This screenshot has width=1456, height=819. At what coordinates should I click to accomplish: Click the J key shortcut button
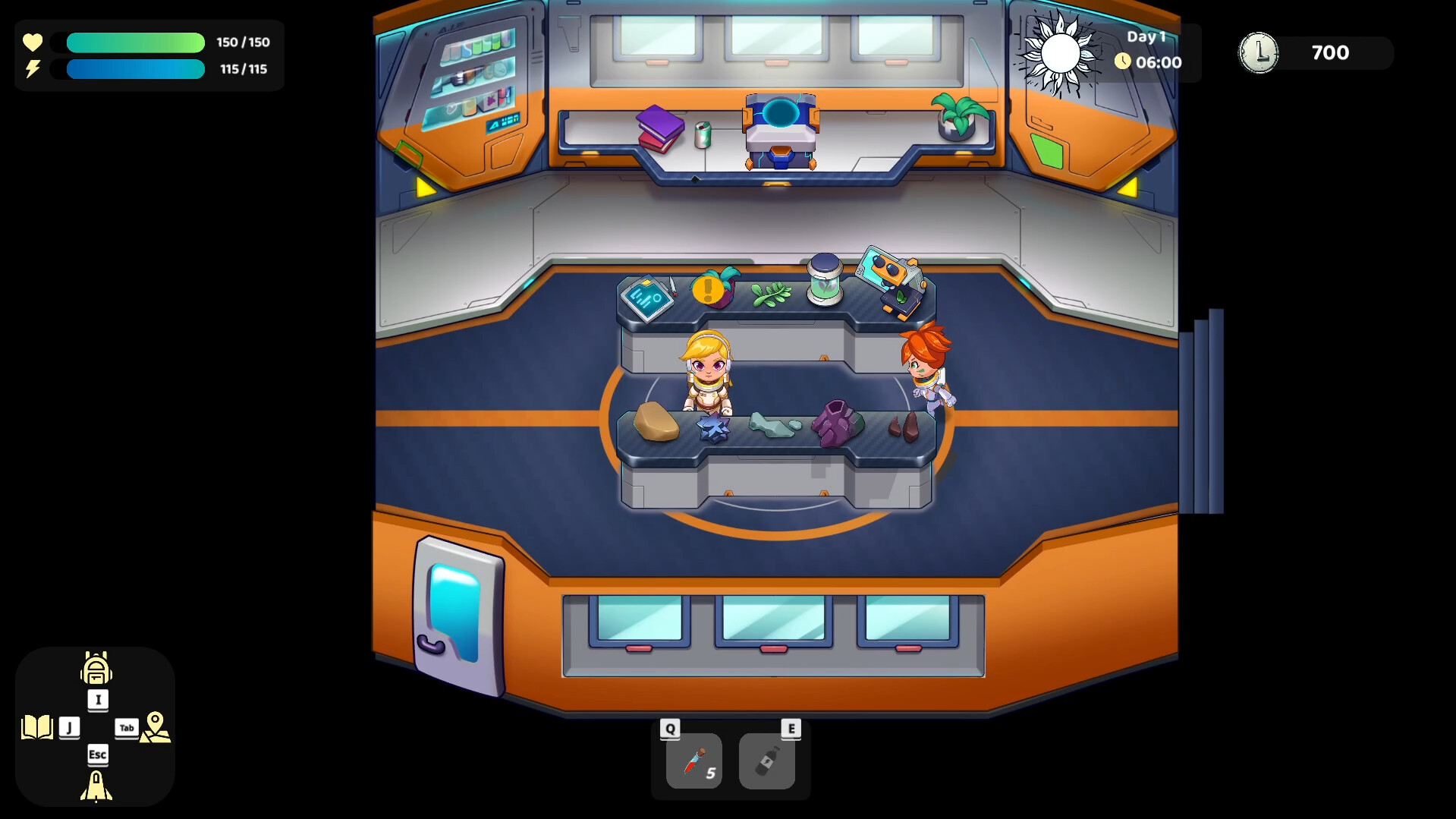(70, 726)
